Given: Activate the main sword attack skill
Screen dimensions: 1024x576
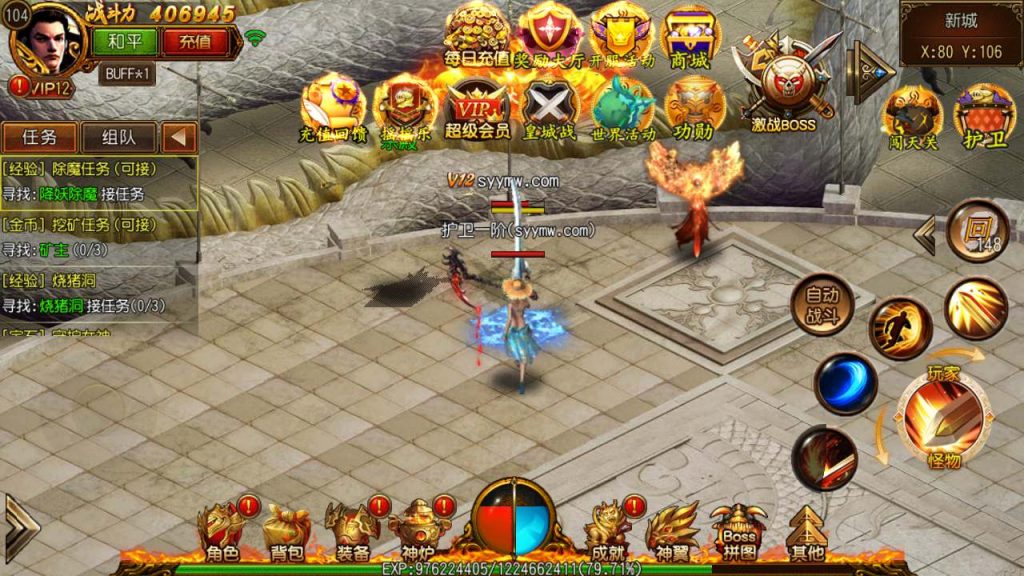Looking at the screenshot, I should click(943, 416).
